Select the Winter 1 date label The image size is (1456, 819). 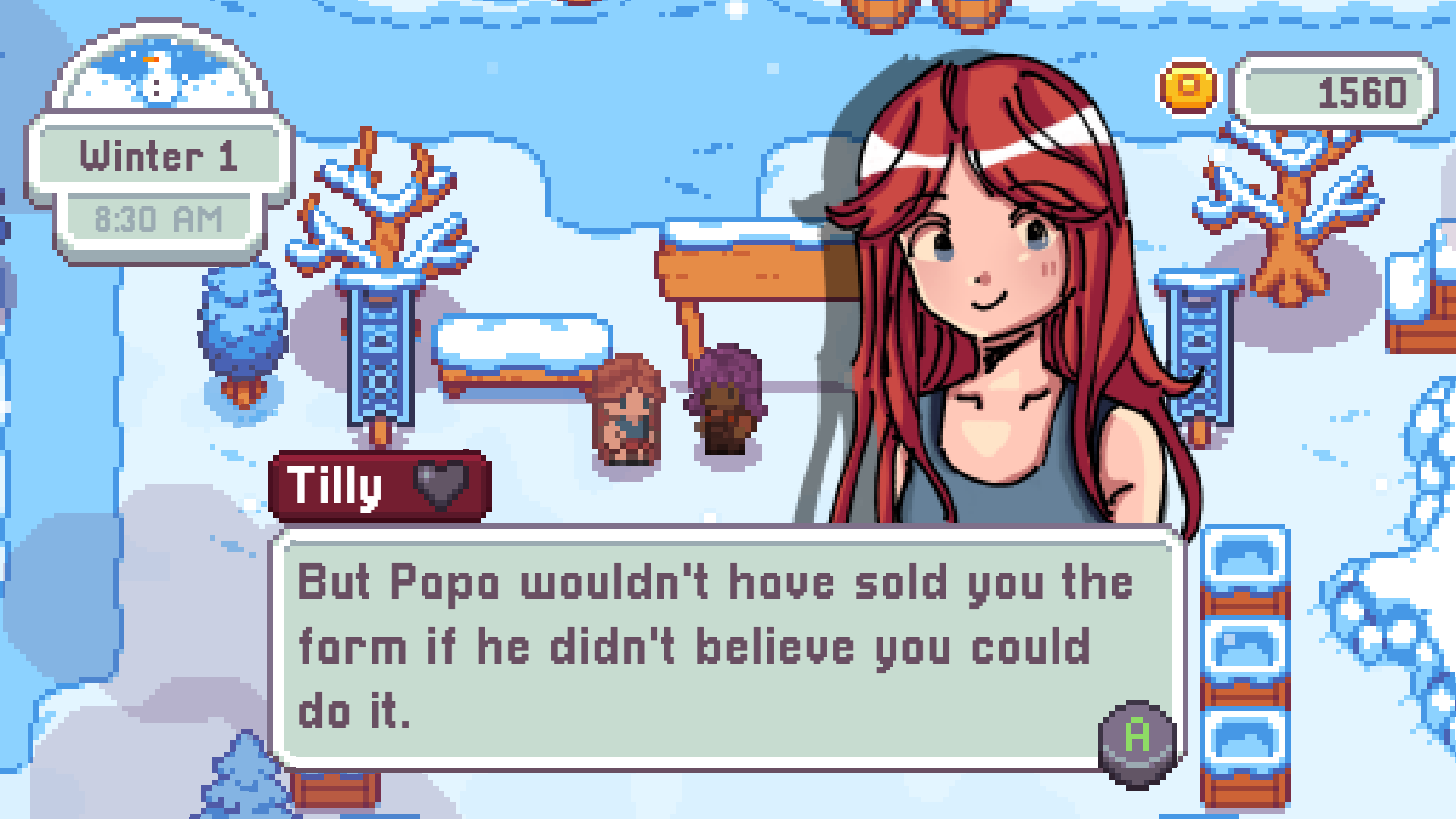(159, 155)
